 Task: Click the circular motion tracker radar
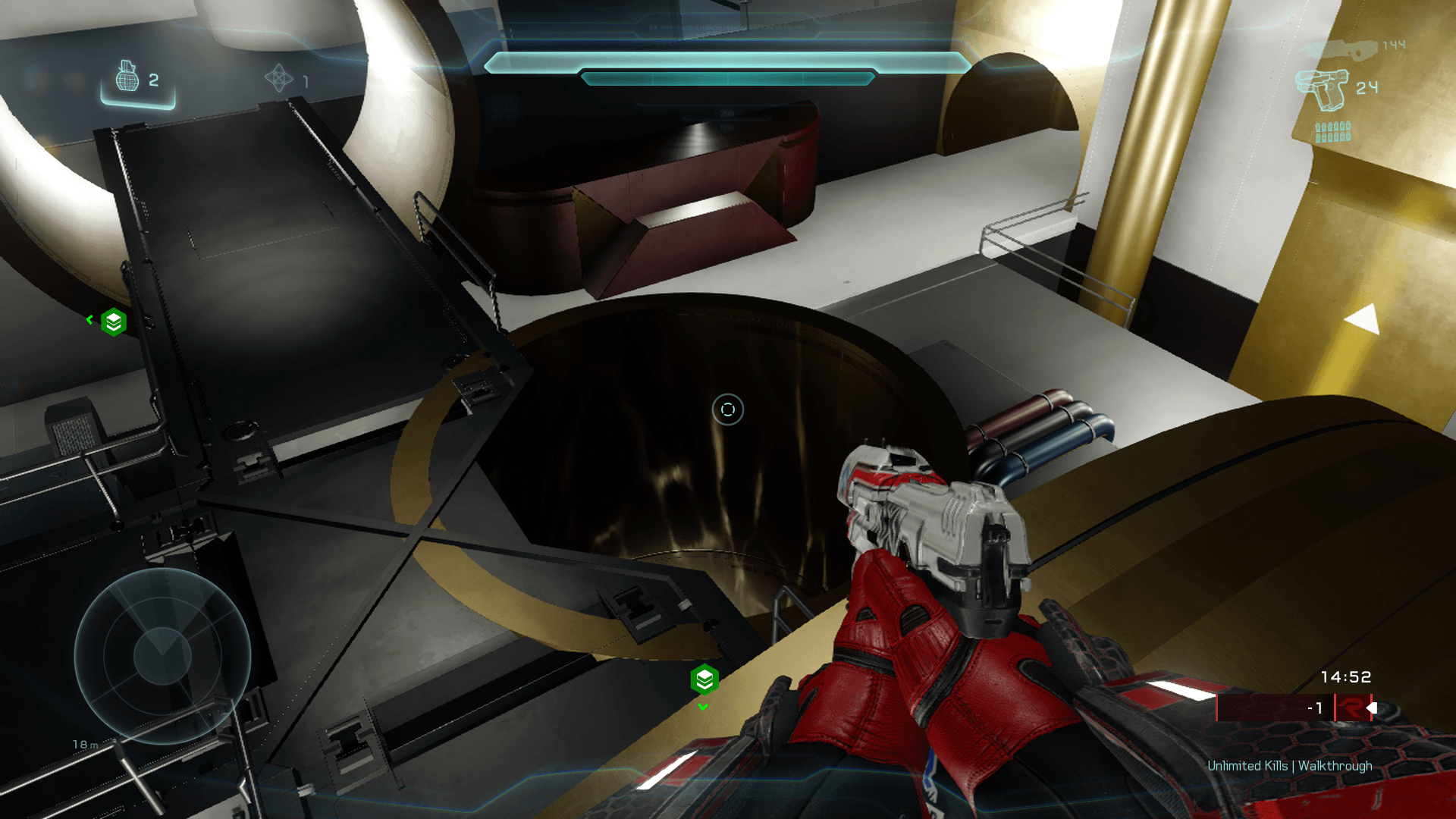[162, 656]
